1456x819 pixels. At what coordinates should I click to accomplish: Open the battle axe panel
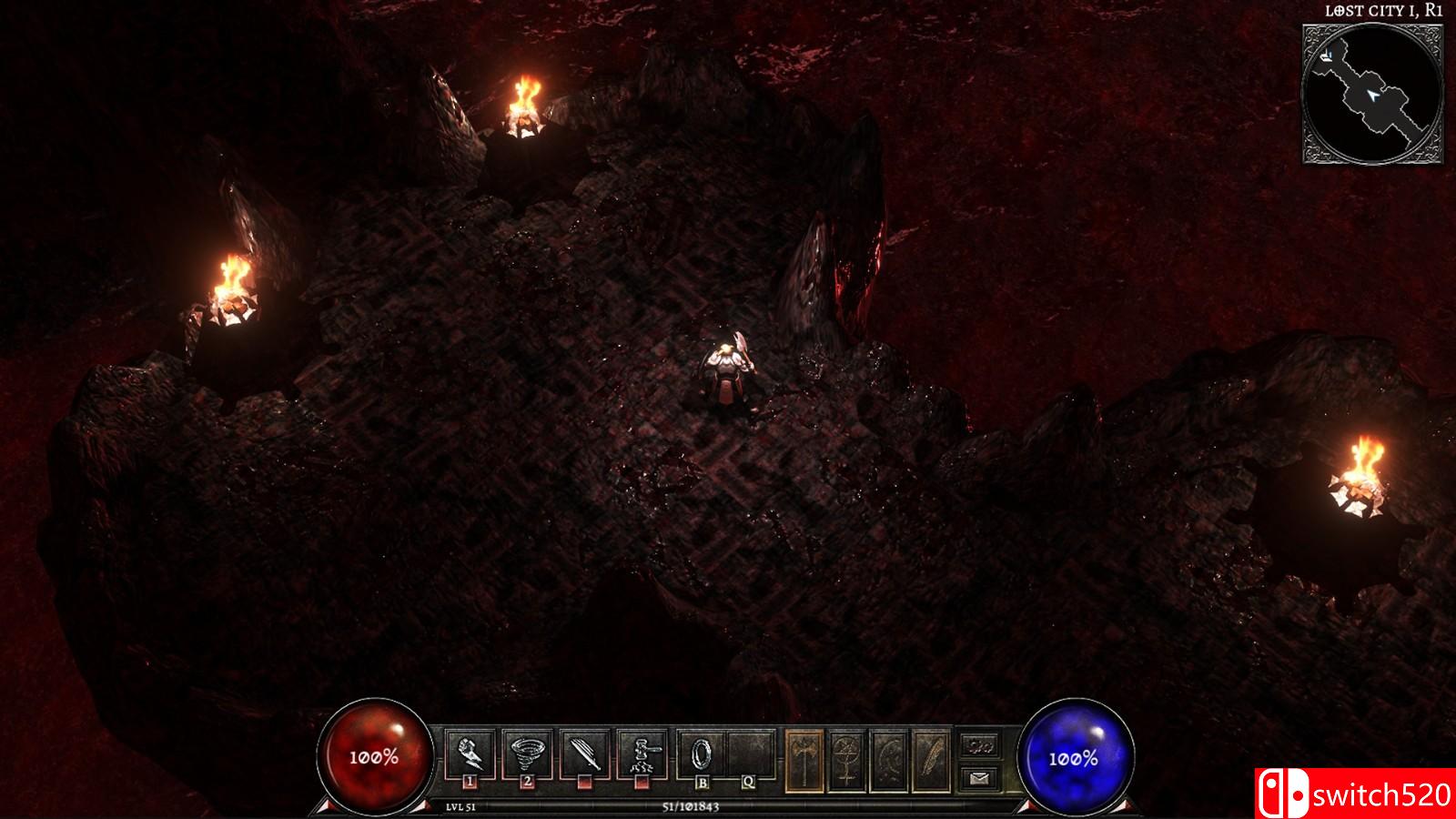tap(804, 760)
